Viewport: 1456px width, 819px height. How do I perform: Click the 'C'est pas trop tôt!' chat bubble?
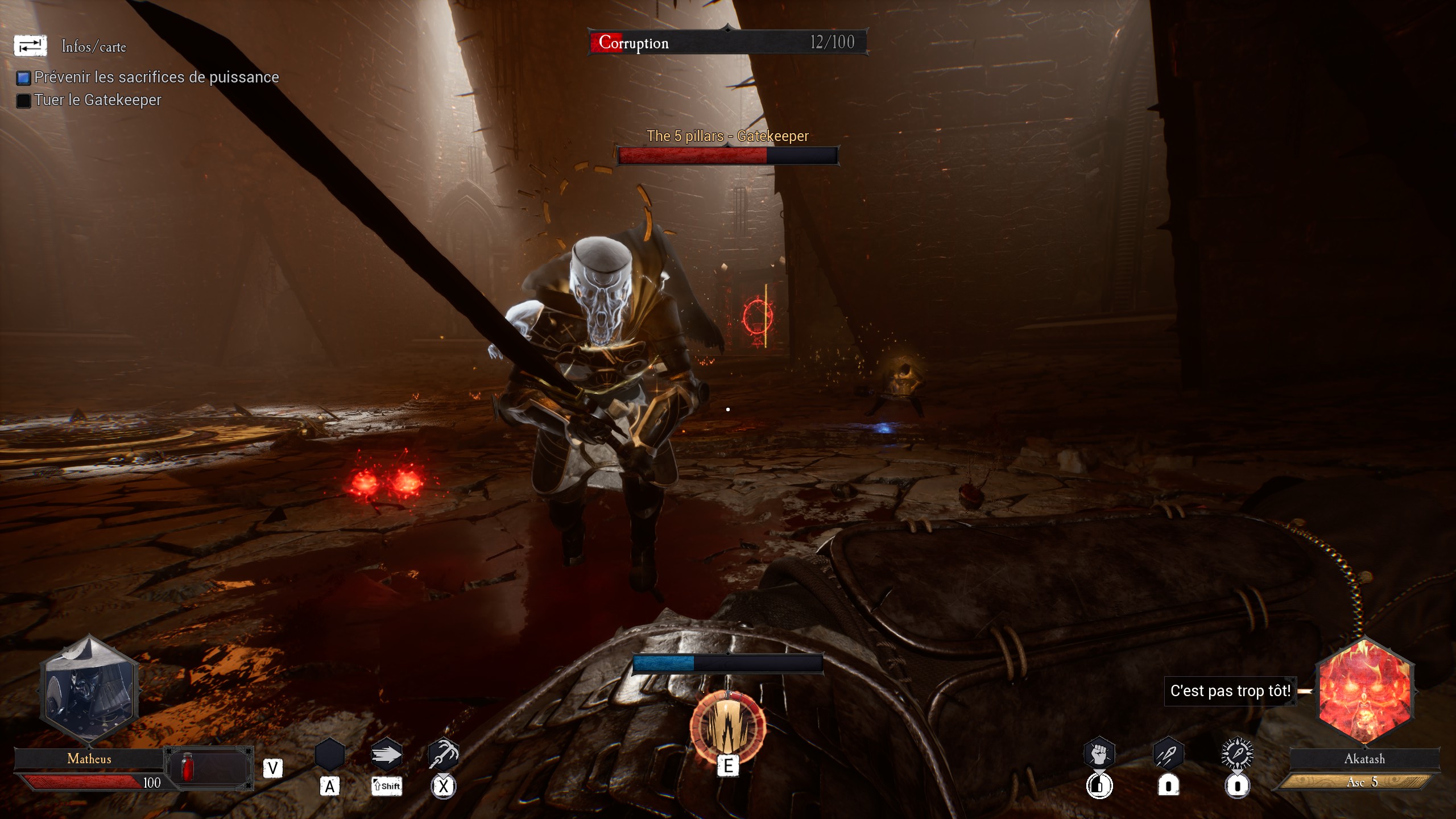[1230, 691]
